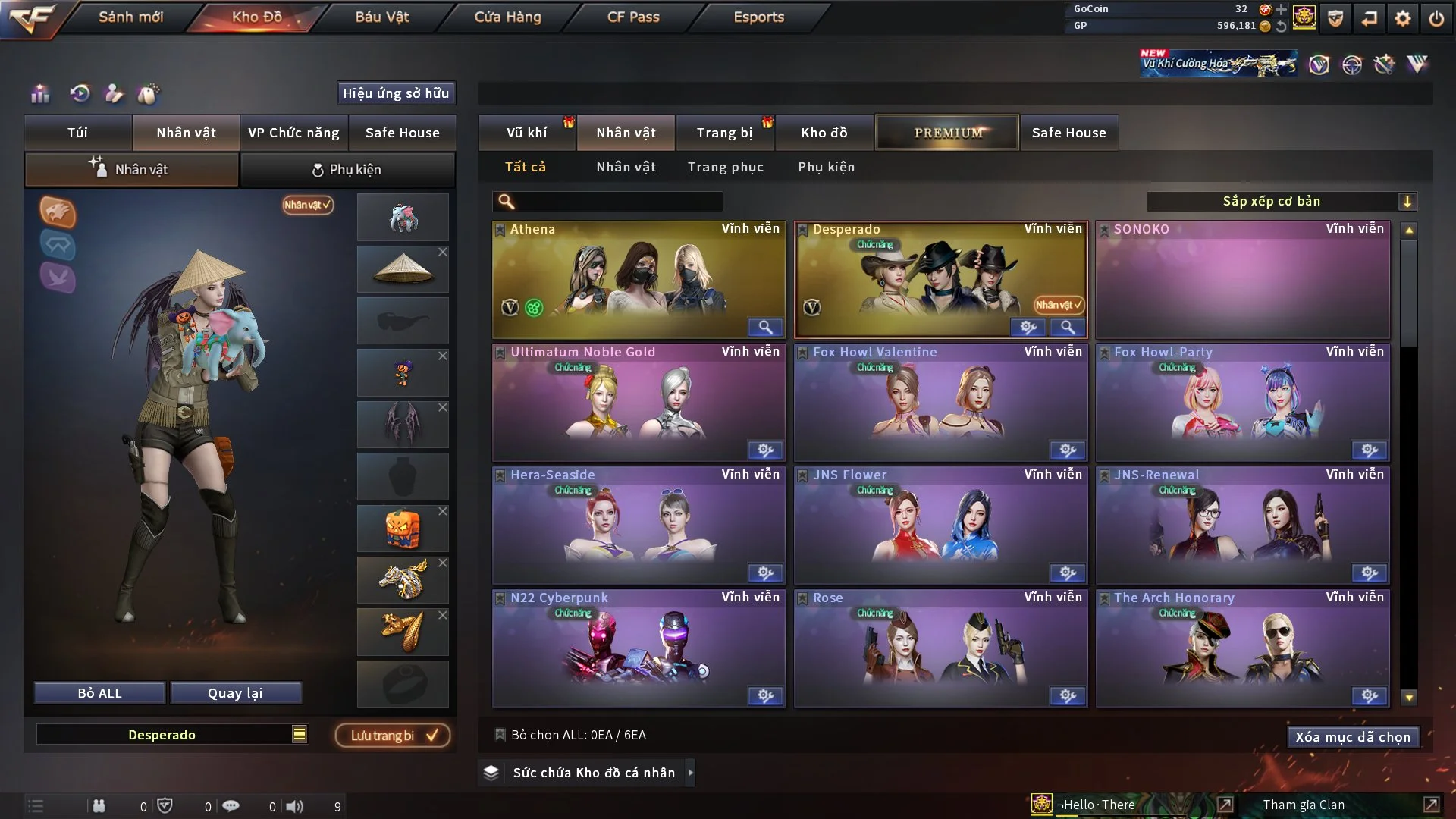The height and width of the screenshot is (819, 1456).
Task: Go to Sảnh mới lobby
Action: coord(130,17)
